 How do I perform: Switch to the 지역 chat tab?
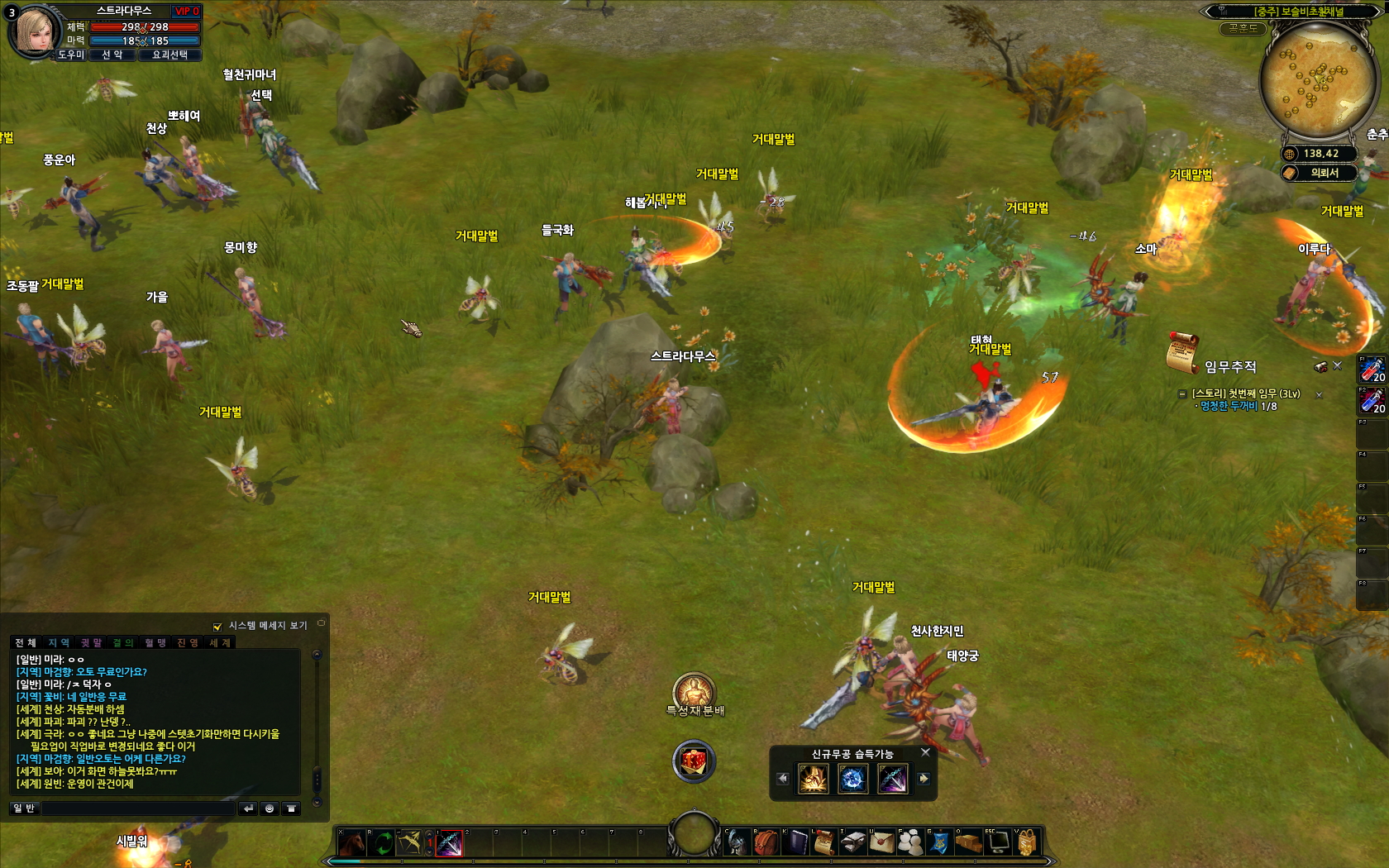59,642
